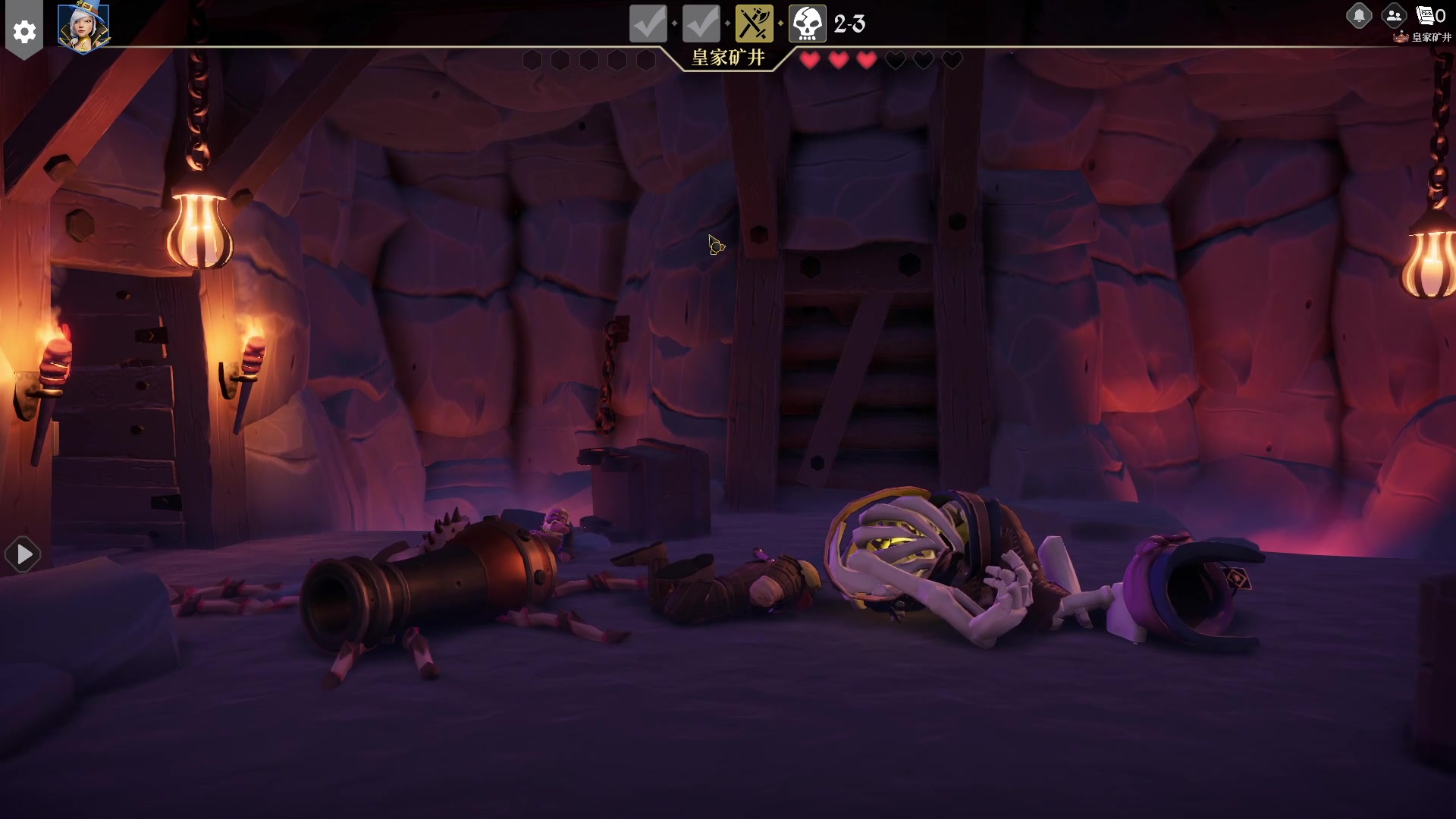Viewport: 1456px width, 819px height.
Task: Open the notifications bell
Action: (1359, 15)
